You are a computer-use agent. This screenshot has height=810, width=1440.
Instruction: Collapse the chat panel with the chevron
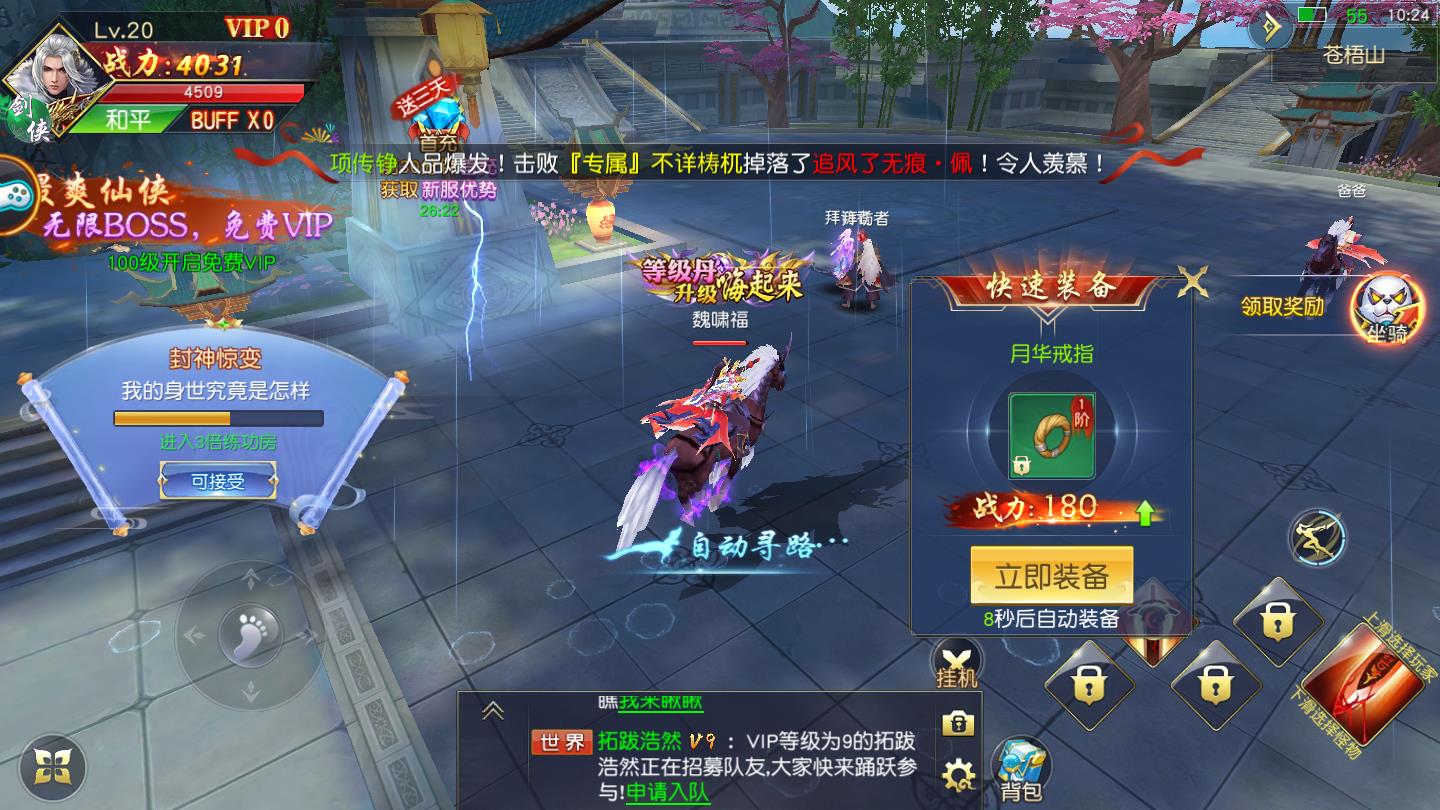(x=491, y=709)
